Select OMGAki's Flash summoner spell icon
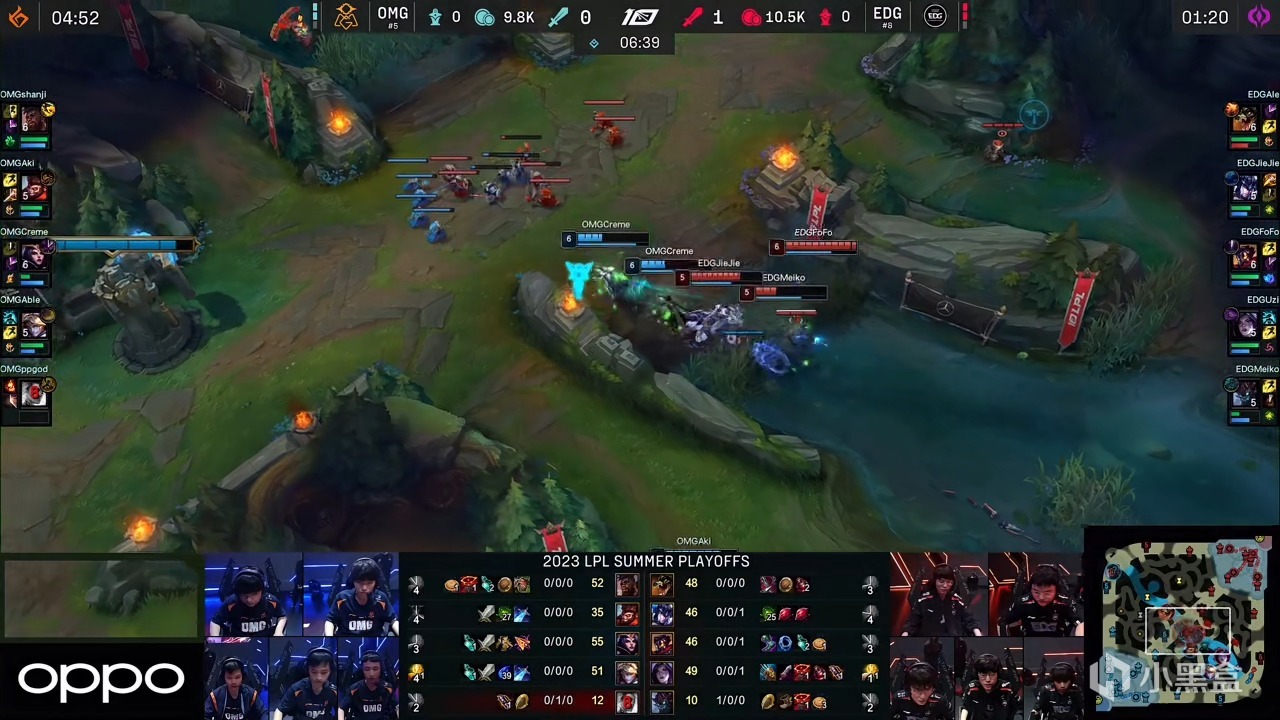Viewport: 1280px width, 720px height. [x=9, y=180]
